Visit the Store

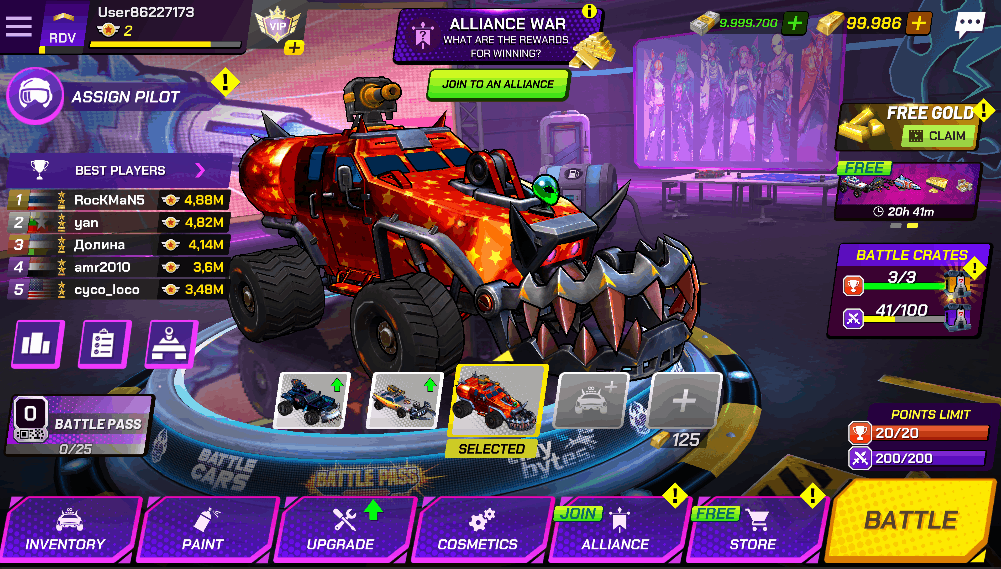click(x=752, y=529)
